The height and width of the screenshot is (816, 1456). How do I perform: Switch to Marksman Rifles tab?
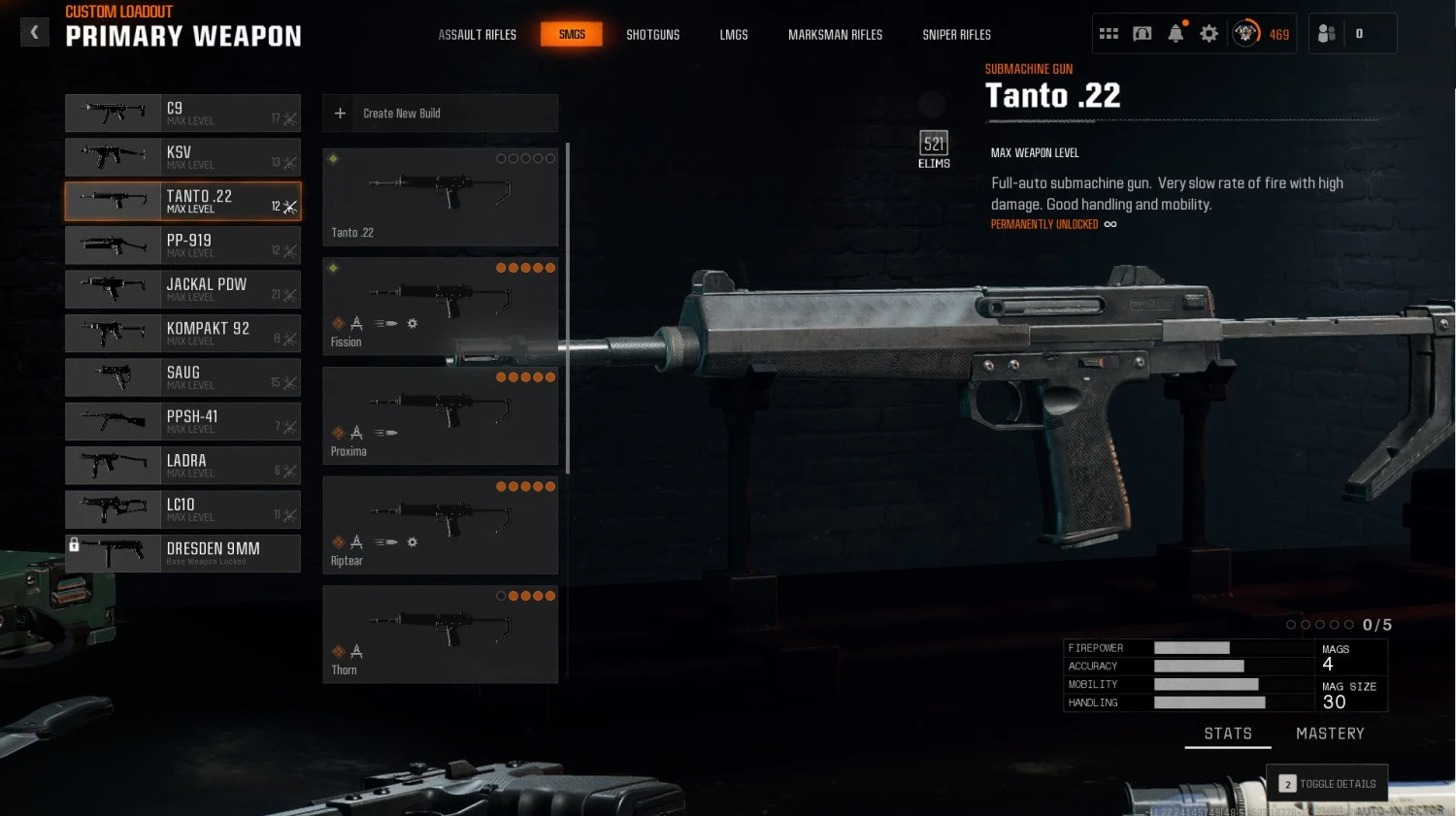point(835,35)
